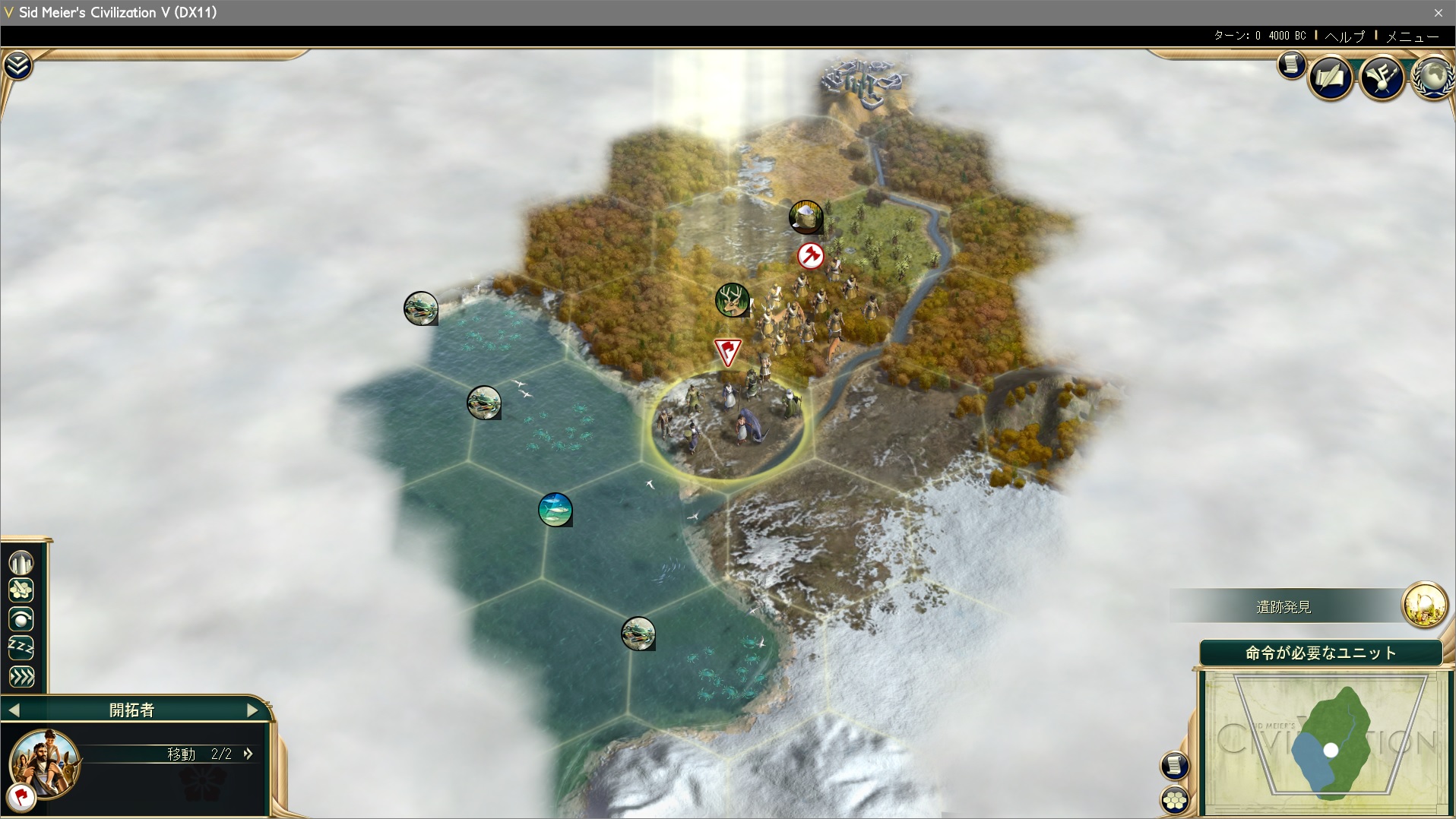Image resolution: width=1456 pixels, height=819 pixels.
Task: Click the settler portrait in unit panel
Action: (46, 762)
